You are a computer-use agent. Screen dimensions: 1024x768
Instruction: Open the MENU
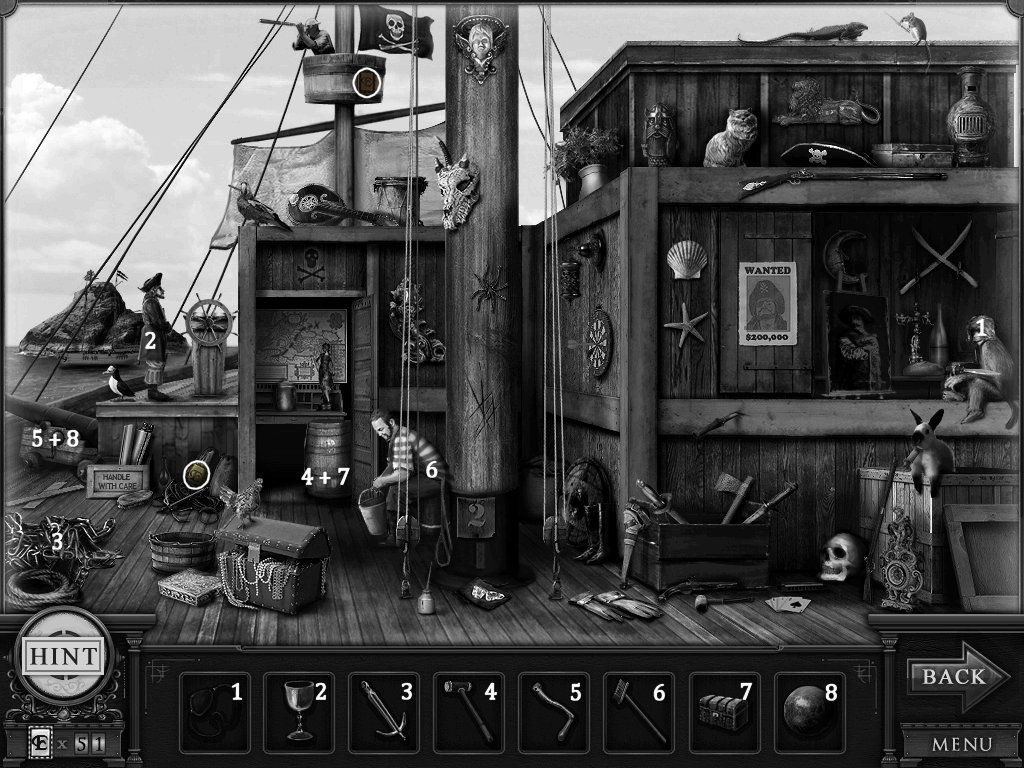pos(961,744)
